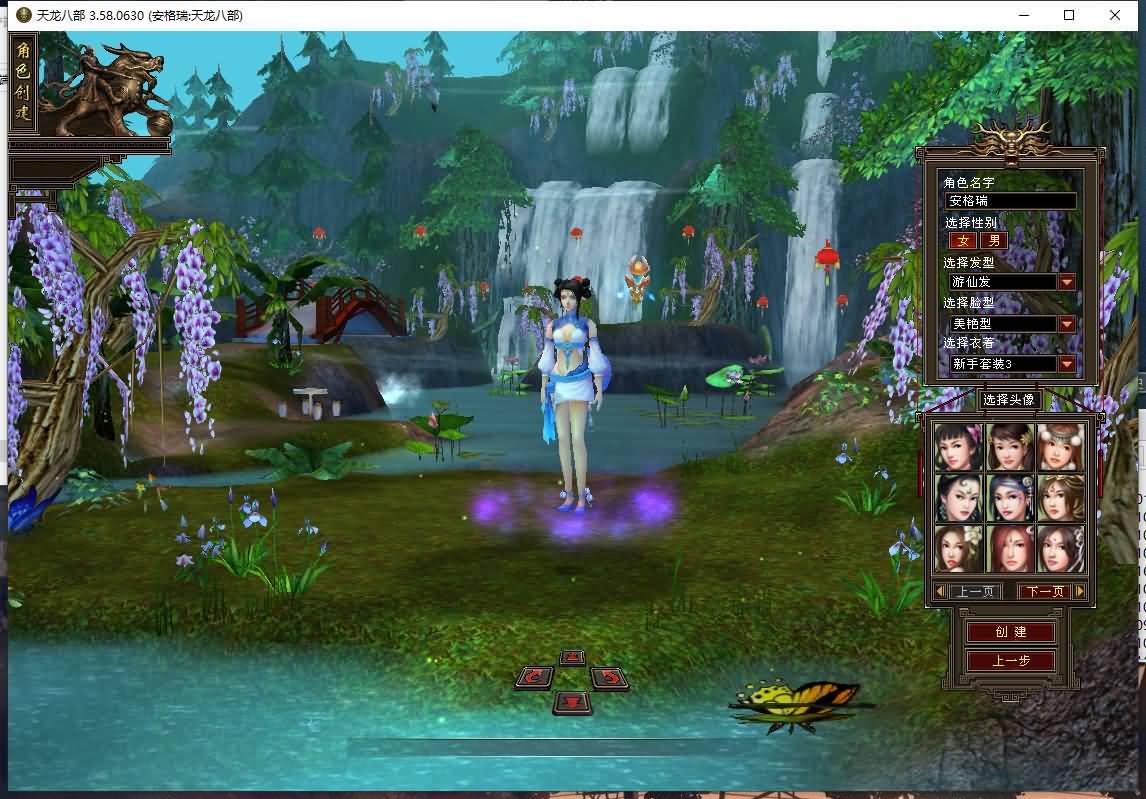
Task: Click the 角色名字 character name field
Action: point(1010,201)
